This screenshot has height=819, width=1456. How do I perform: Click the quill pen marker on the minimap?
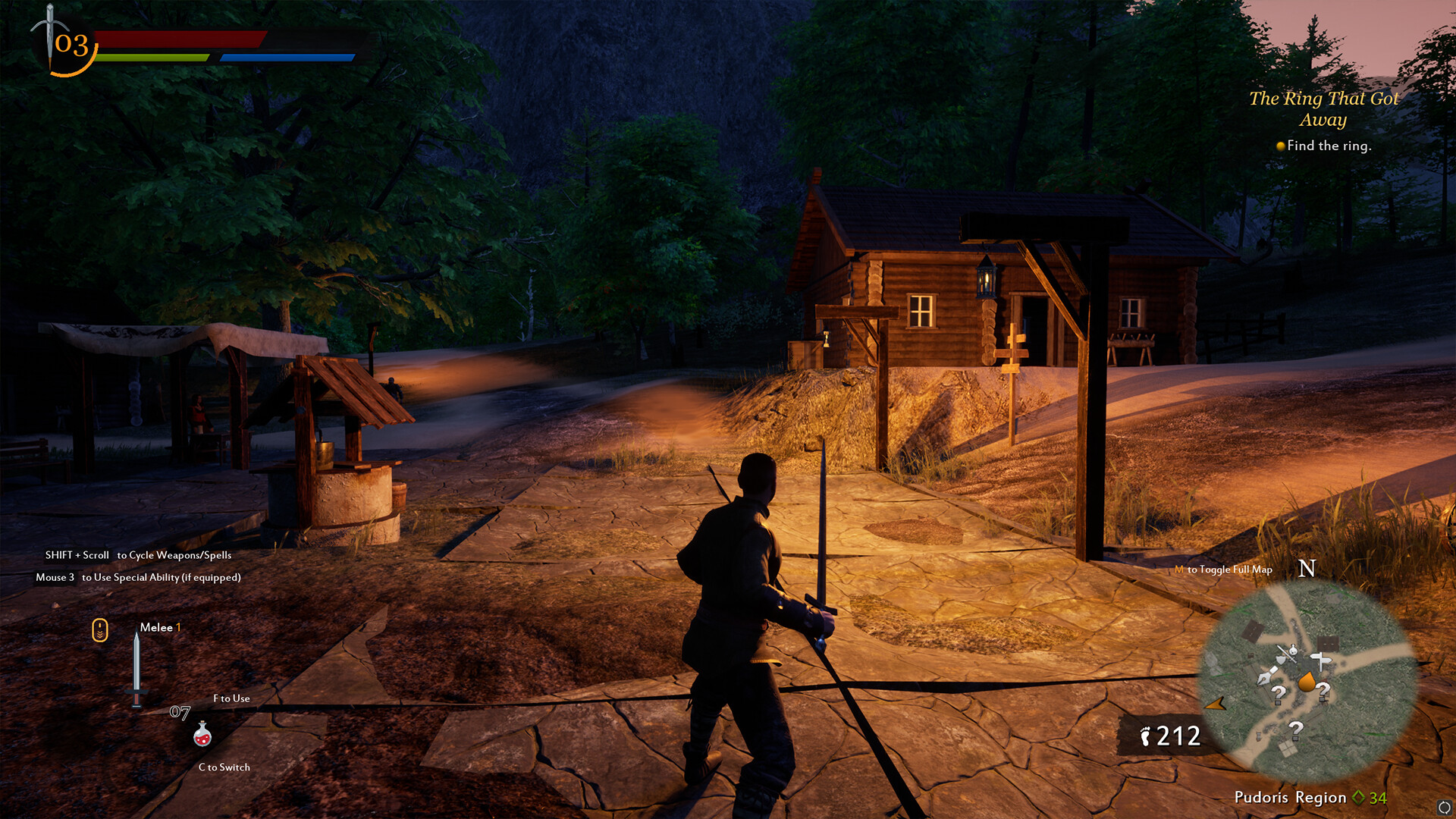1266,676
